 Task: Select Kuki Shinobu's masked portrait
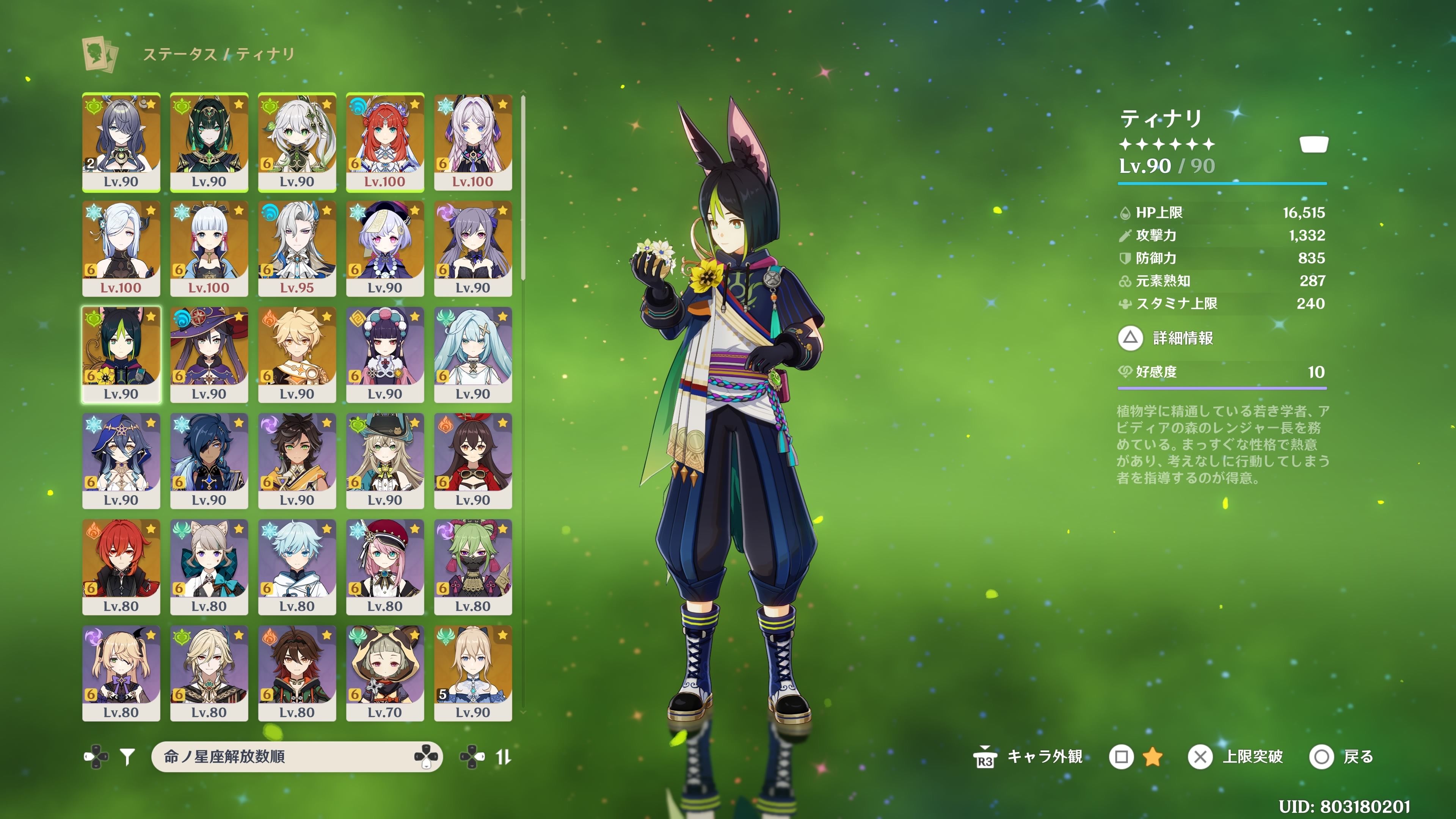(473, 566)
